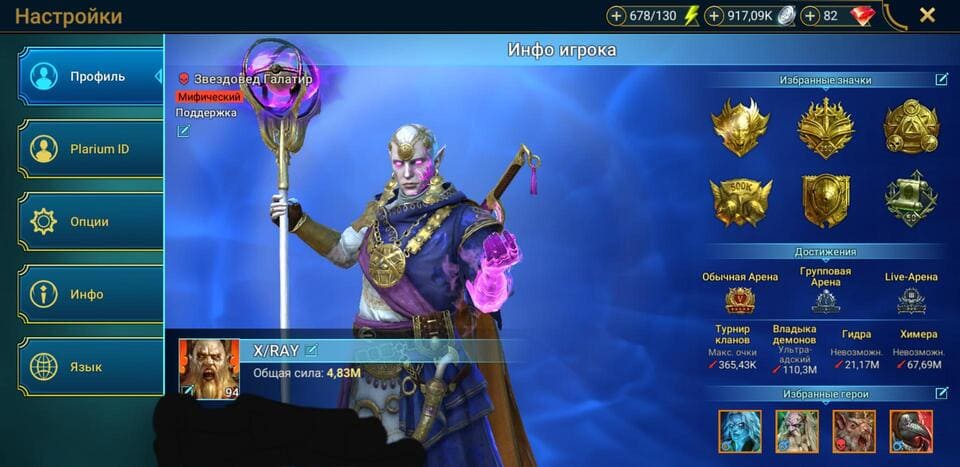Click the player avatar portrait
The height and width of the screenshot is (467, 960).
209,368
